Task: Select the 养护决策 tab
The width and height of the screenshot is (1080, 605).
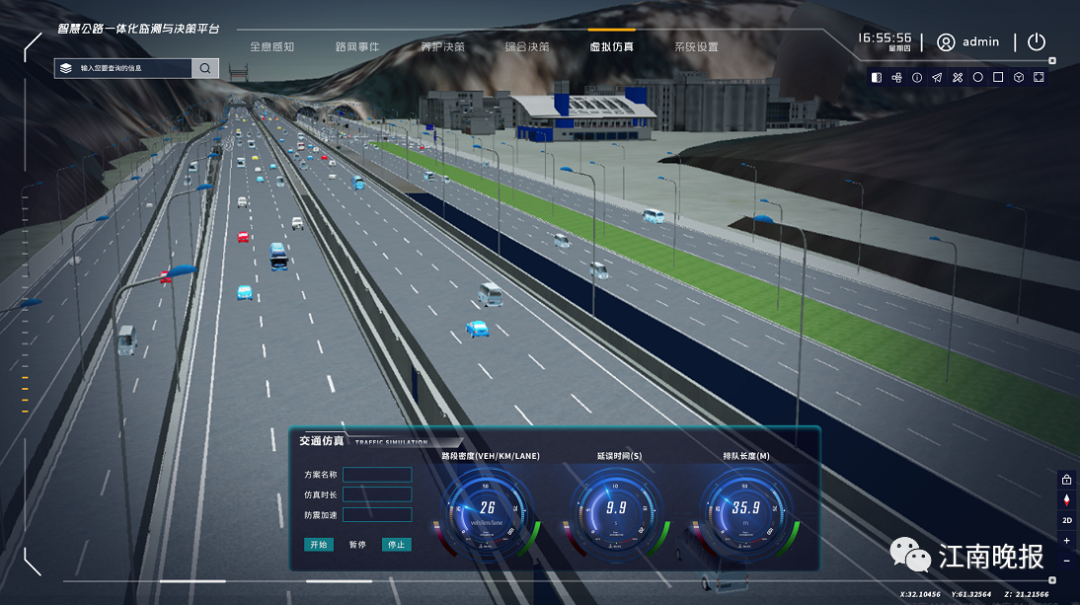Action: coord(442,46)
